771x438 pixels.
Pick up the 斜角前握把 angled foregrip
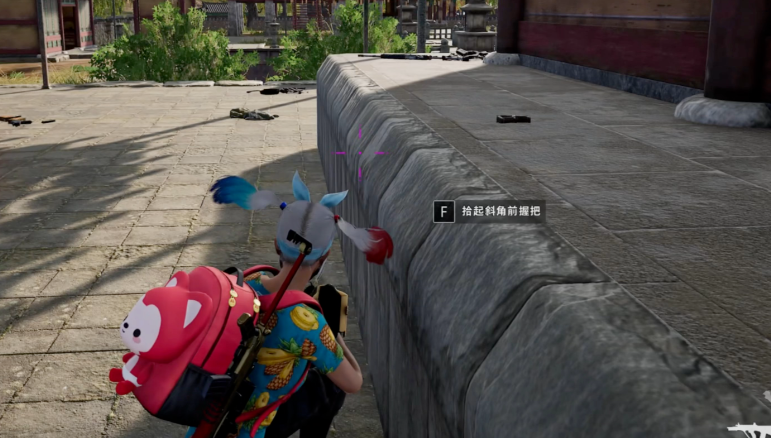point(490,211)
